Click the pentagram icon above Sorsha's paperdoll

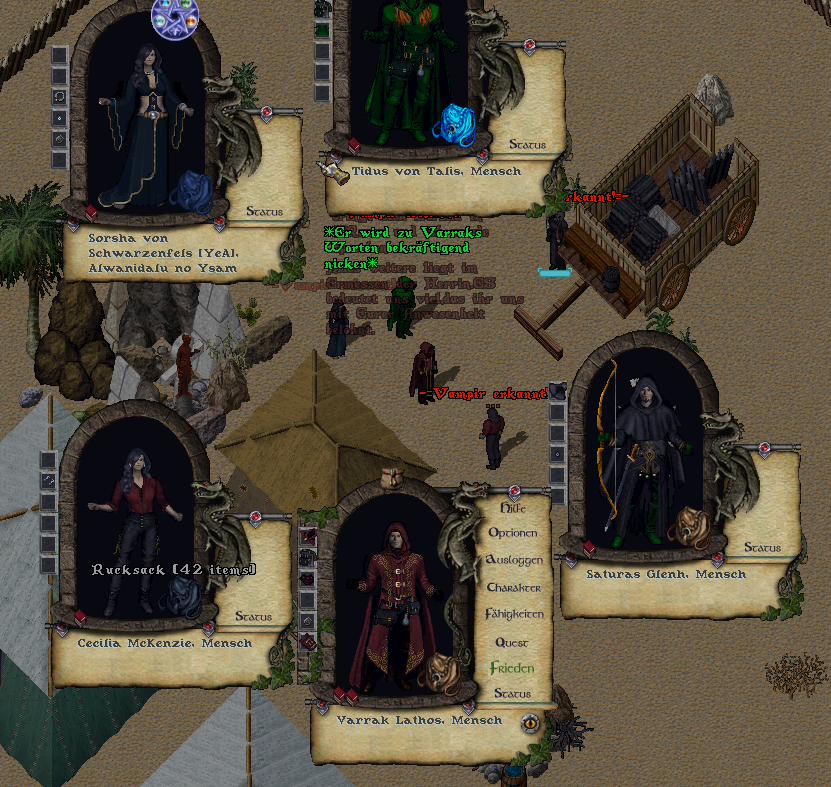(175, 14)
